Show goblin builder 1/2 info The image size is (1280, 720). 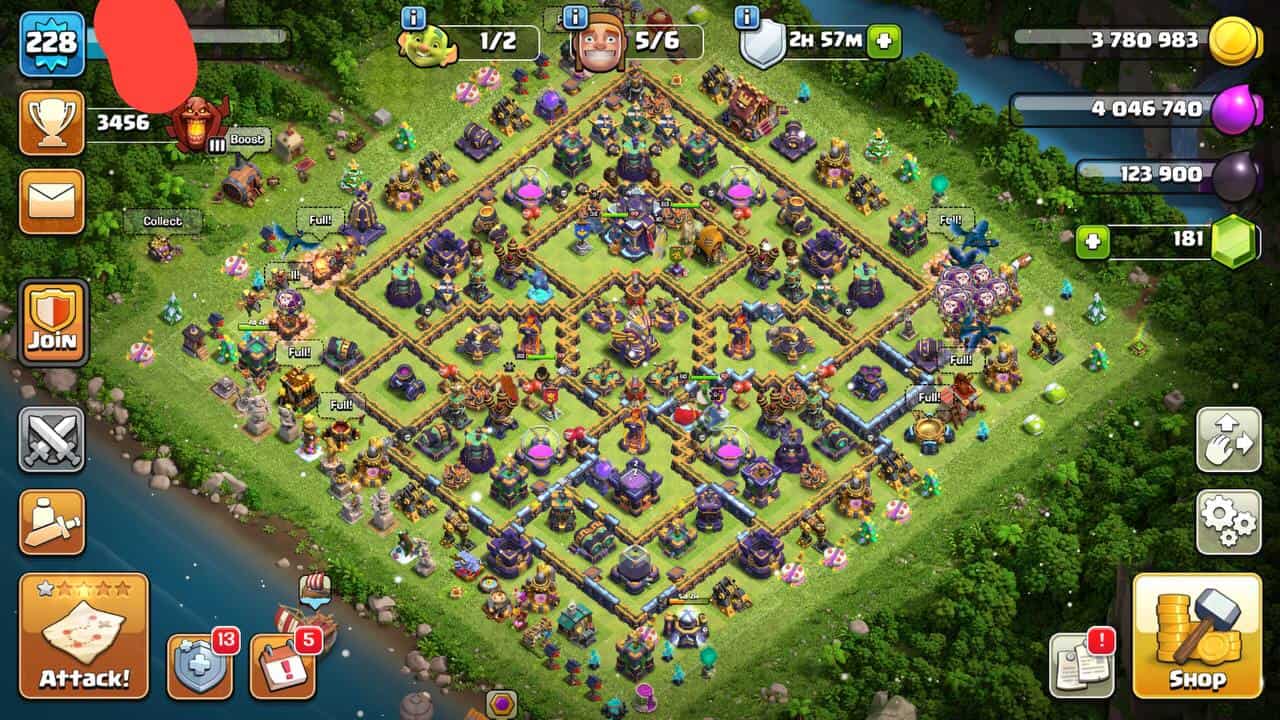coord(414,17)
